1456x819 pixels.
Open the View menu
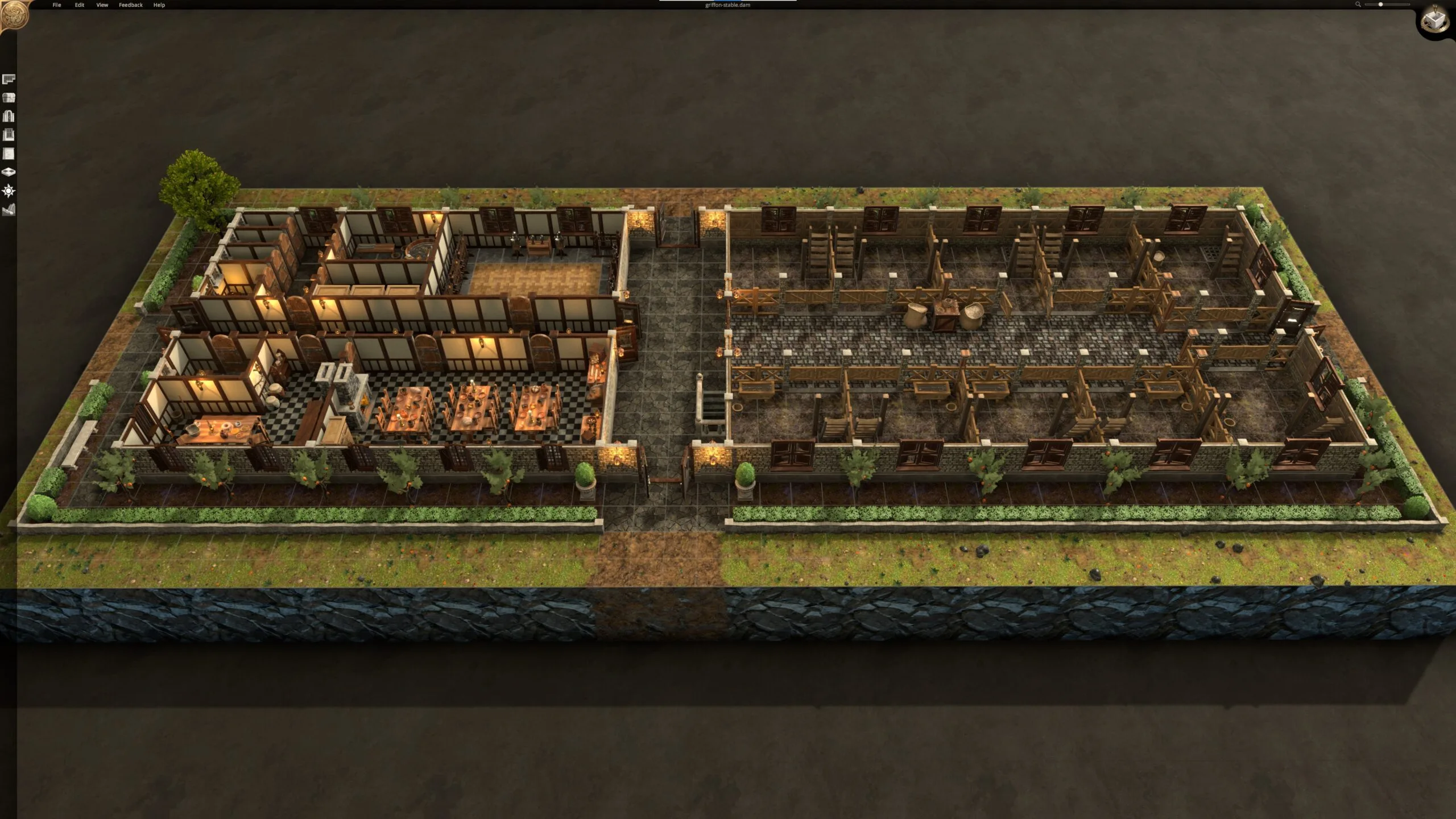(101, 5)
